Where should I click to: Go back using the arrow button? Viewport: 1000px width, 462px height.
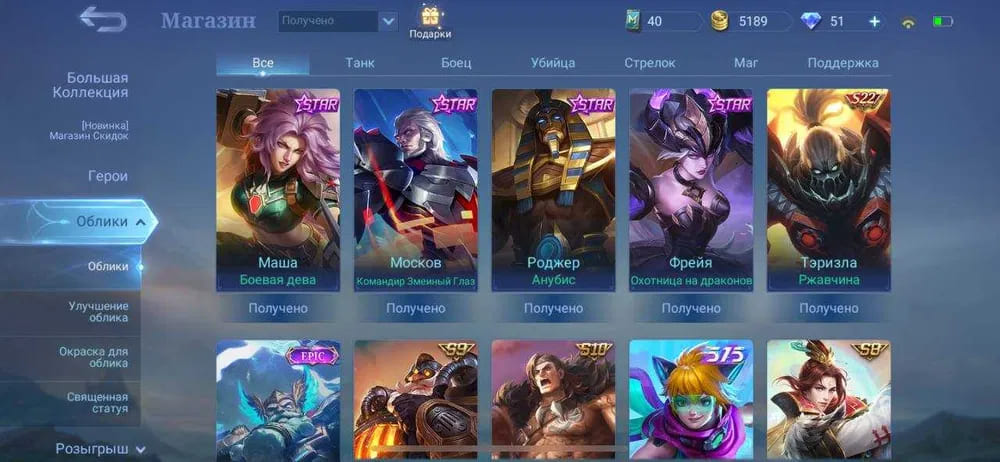[x=103, y=19]
